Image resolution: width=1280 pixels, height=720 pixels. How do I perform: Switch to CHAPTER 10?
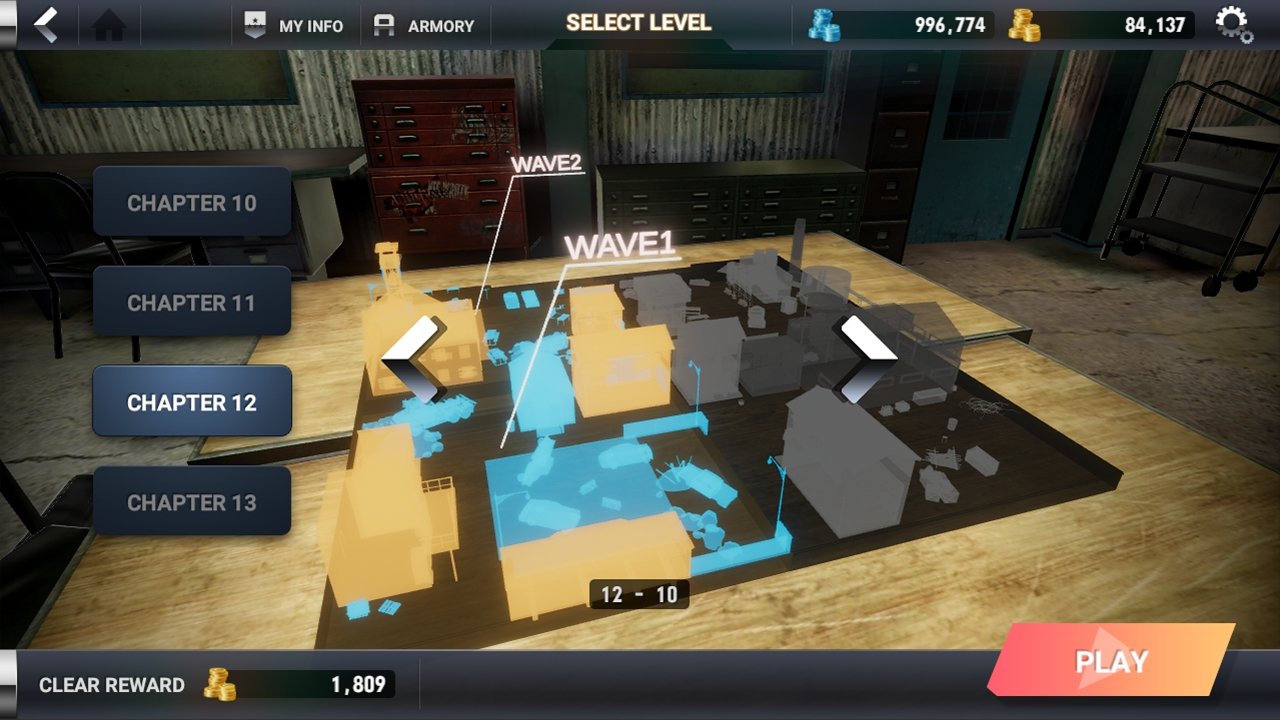tap(192, 202)
